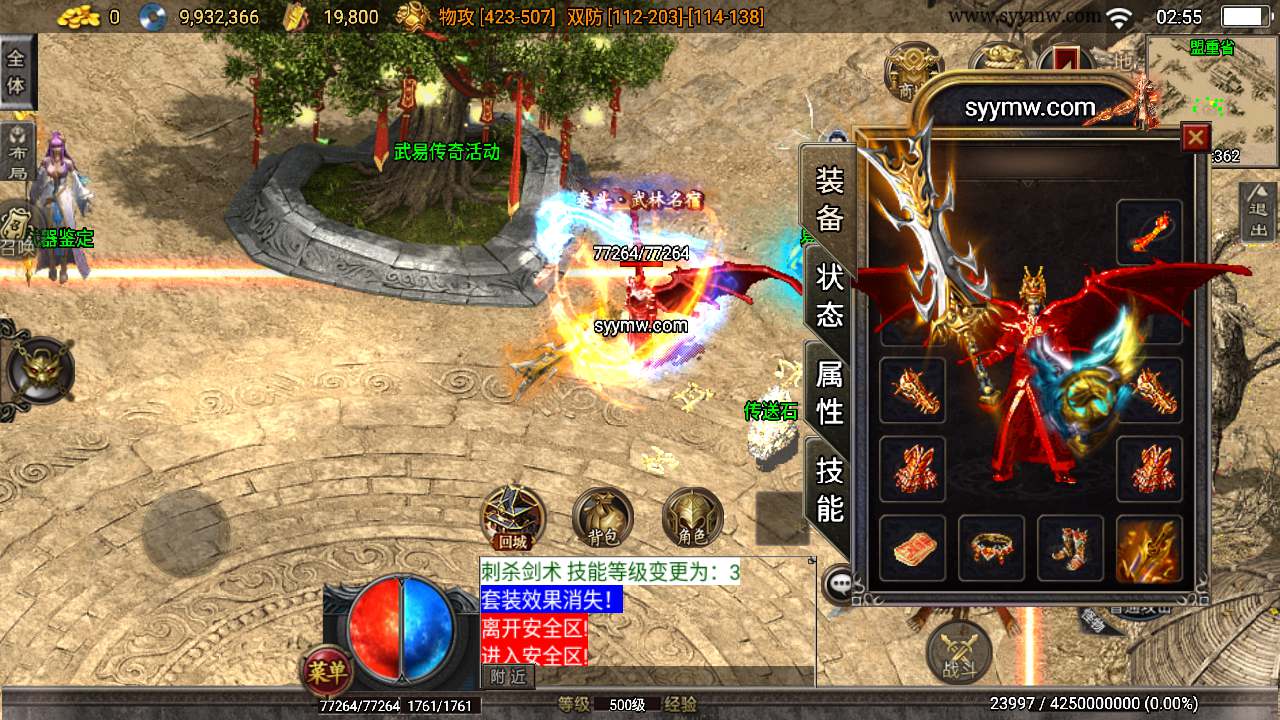Select the 全体 button
Image resolution: width=1280 pixels, height=720 pixels.
point(17,72)
